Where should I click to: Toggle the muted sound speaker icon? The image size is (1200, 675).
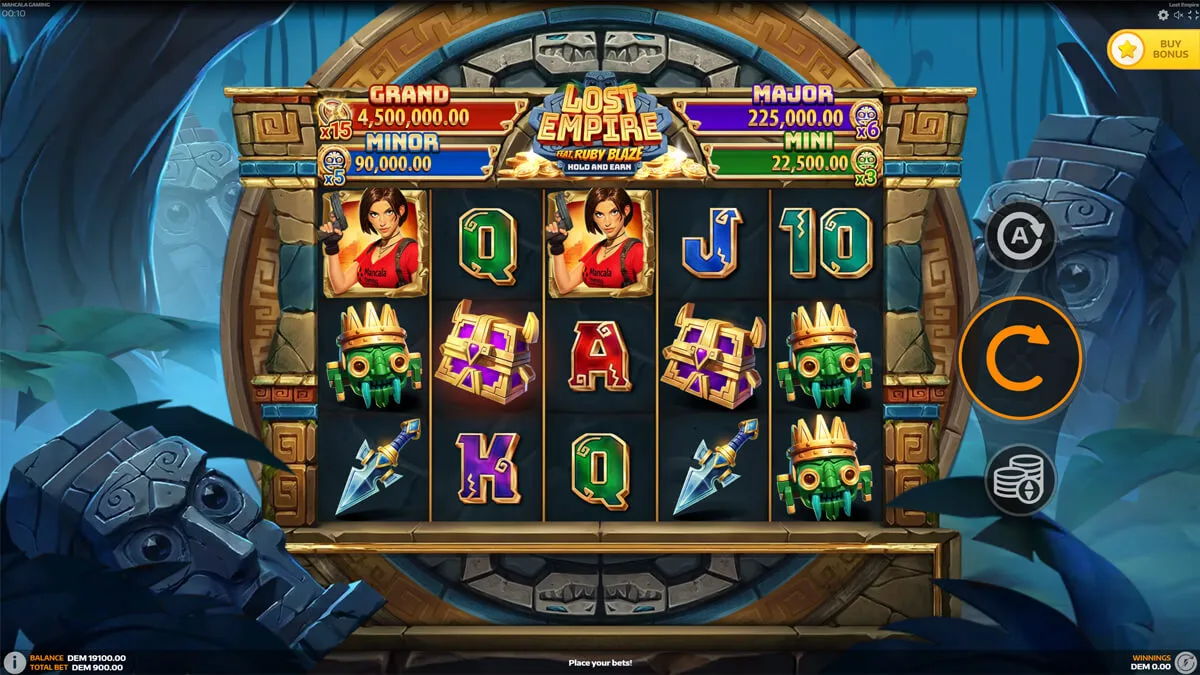[x=1177, y=15]
